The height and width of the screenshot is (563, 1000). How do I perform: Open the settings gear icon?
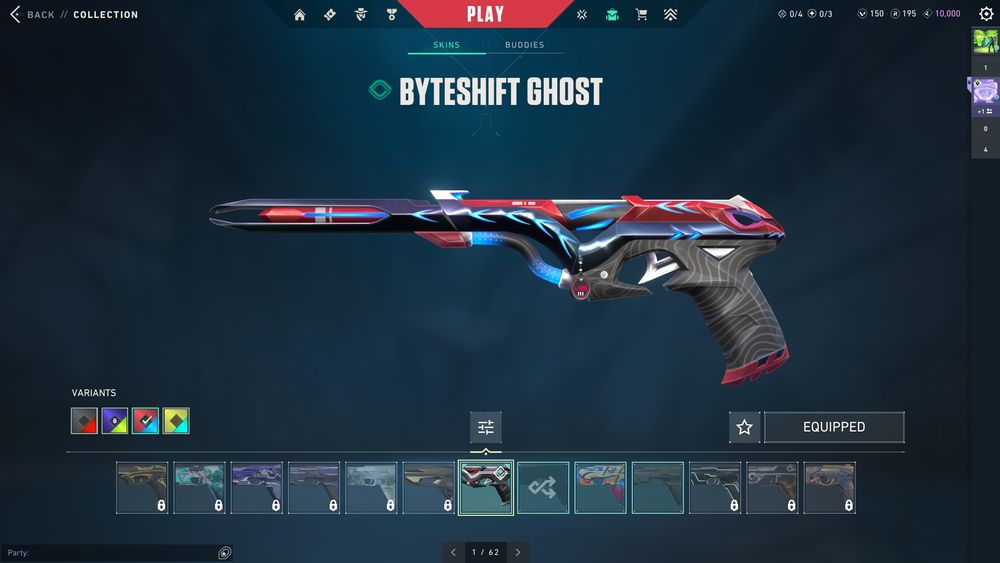(x=986, y=14)
